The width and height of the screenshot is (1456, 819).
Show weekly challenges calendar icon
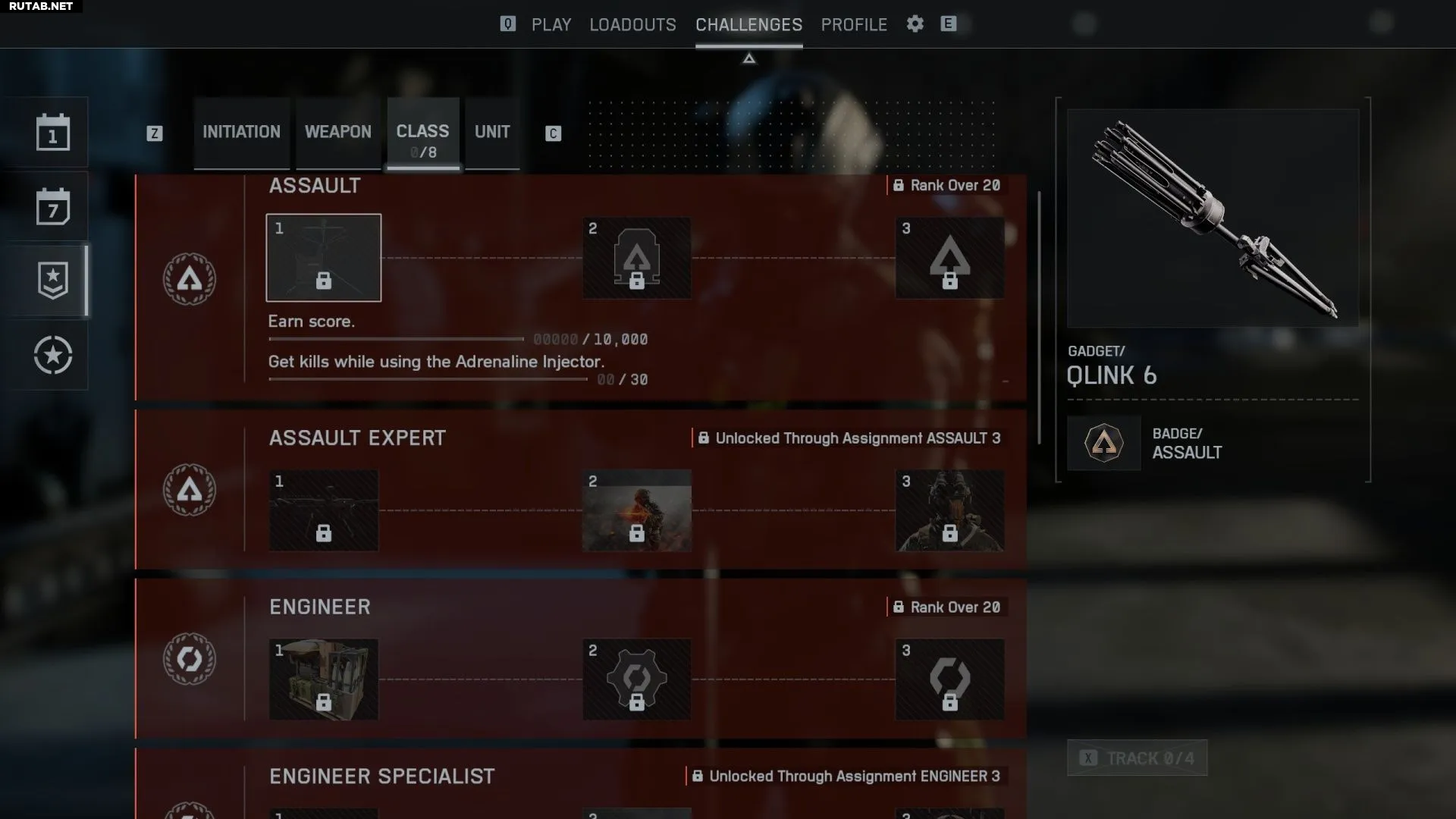[x=52, y=207]
